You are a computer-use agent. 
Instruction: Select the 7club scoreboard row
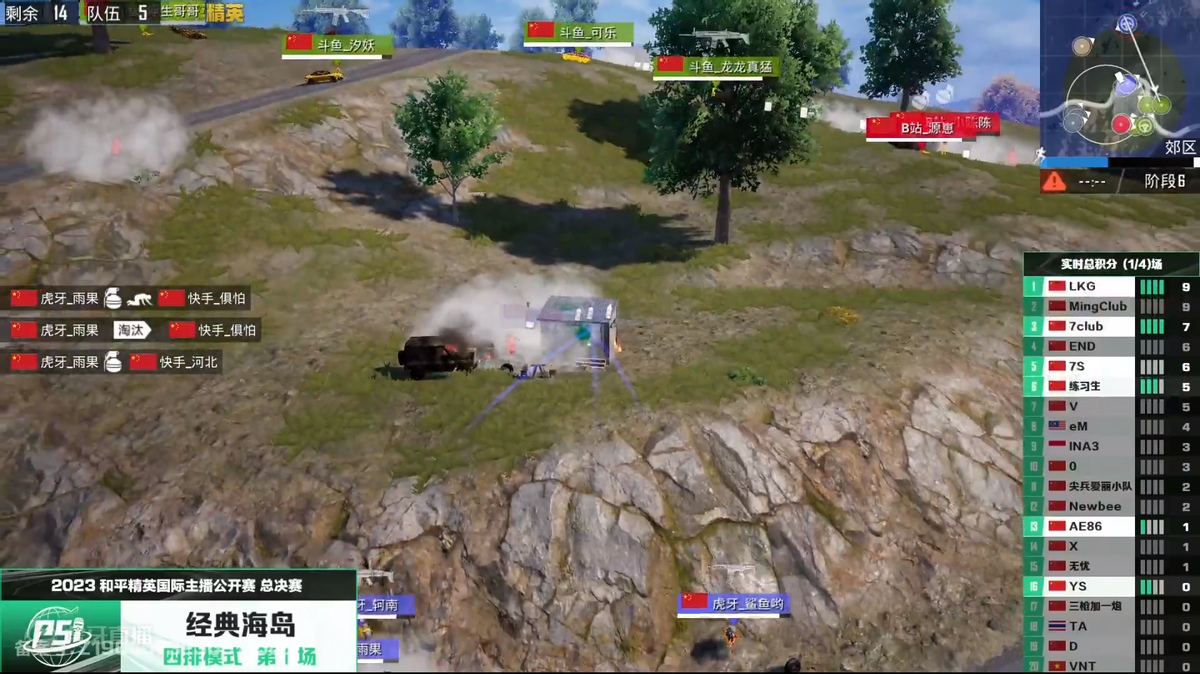pos(1110,326)
